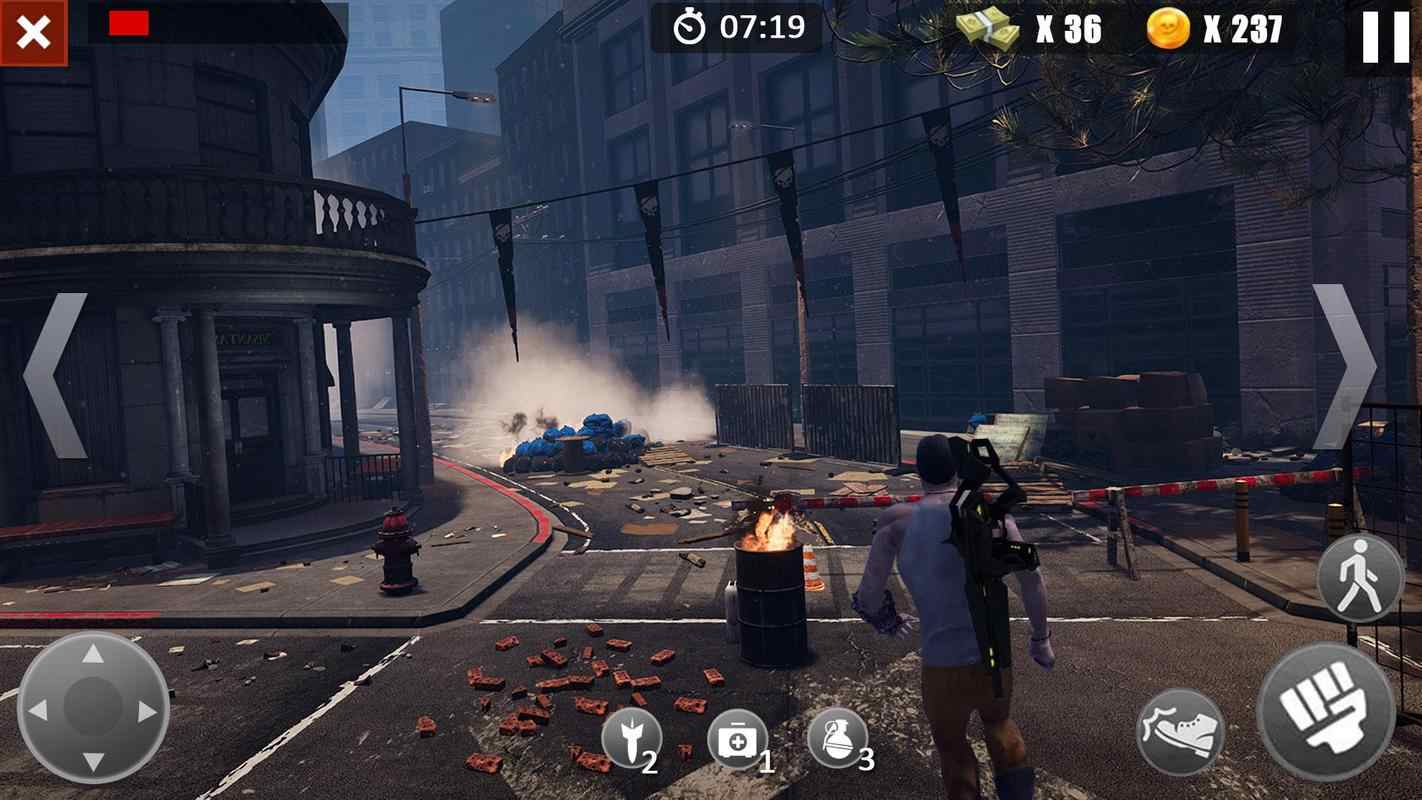
Task: Turn camera with the left arrow
Action: [x=55, y=375]
